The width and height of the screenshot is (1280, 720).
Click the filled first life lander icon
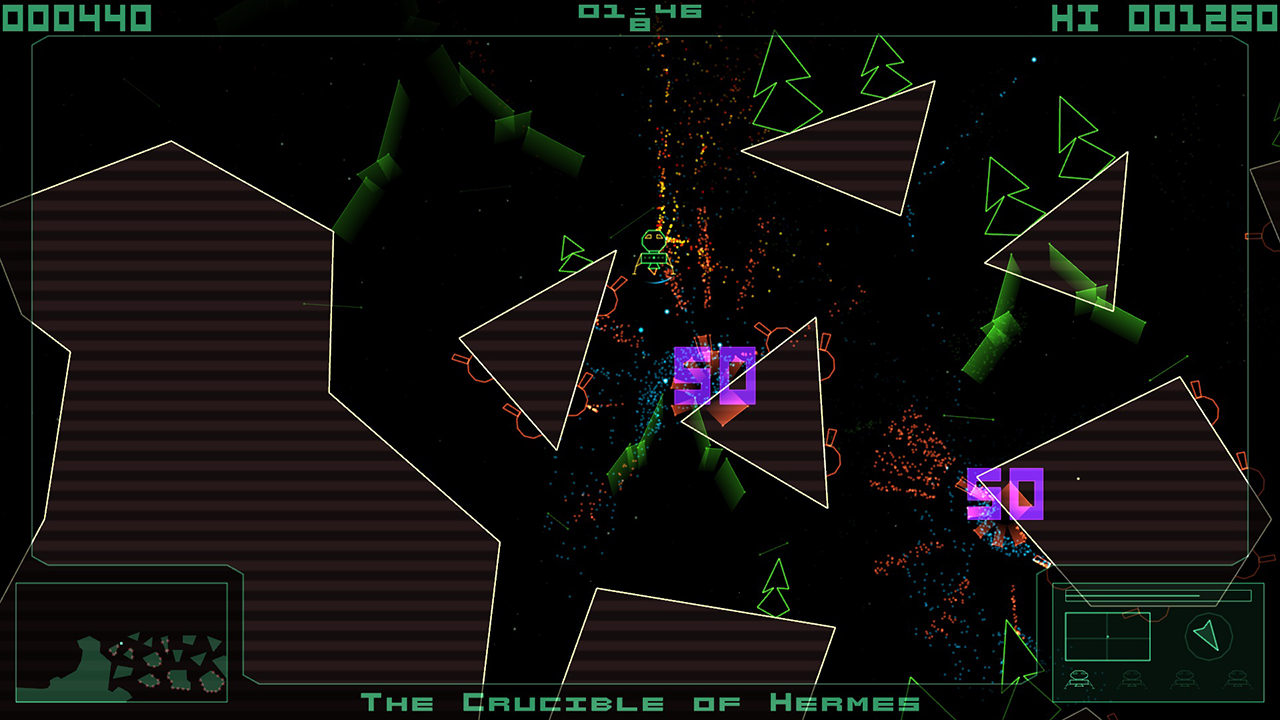pyautogui.click(x=1081, y=677)
